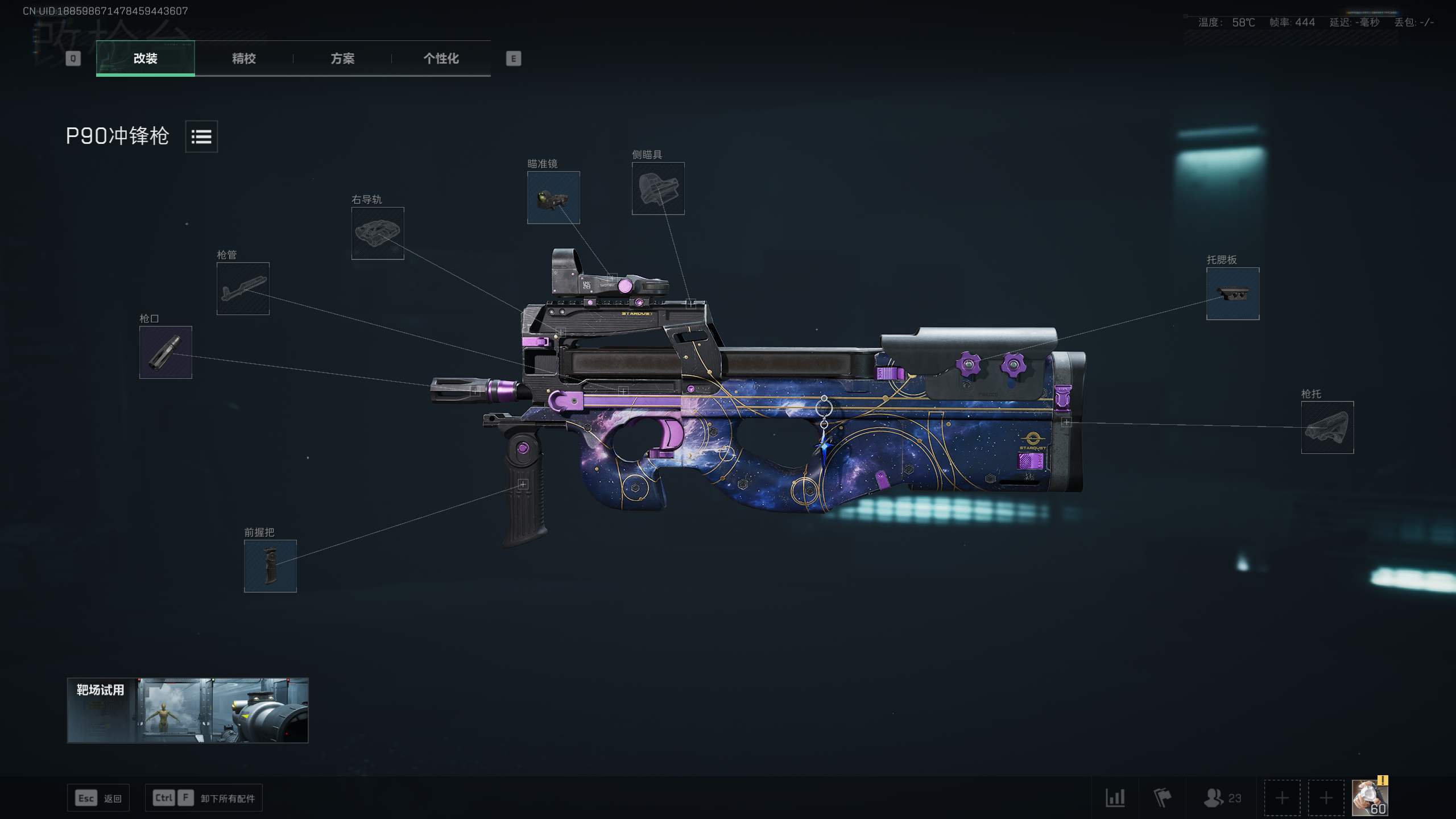Switch to the 精校 calibration tab
1456x819 pixels.
(243, 59)
